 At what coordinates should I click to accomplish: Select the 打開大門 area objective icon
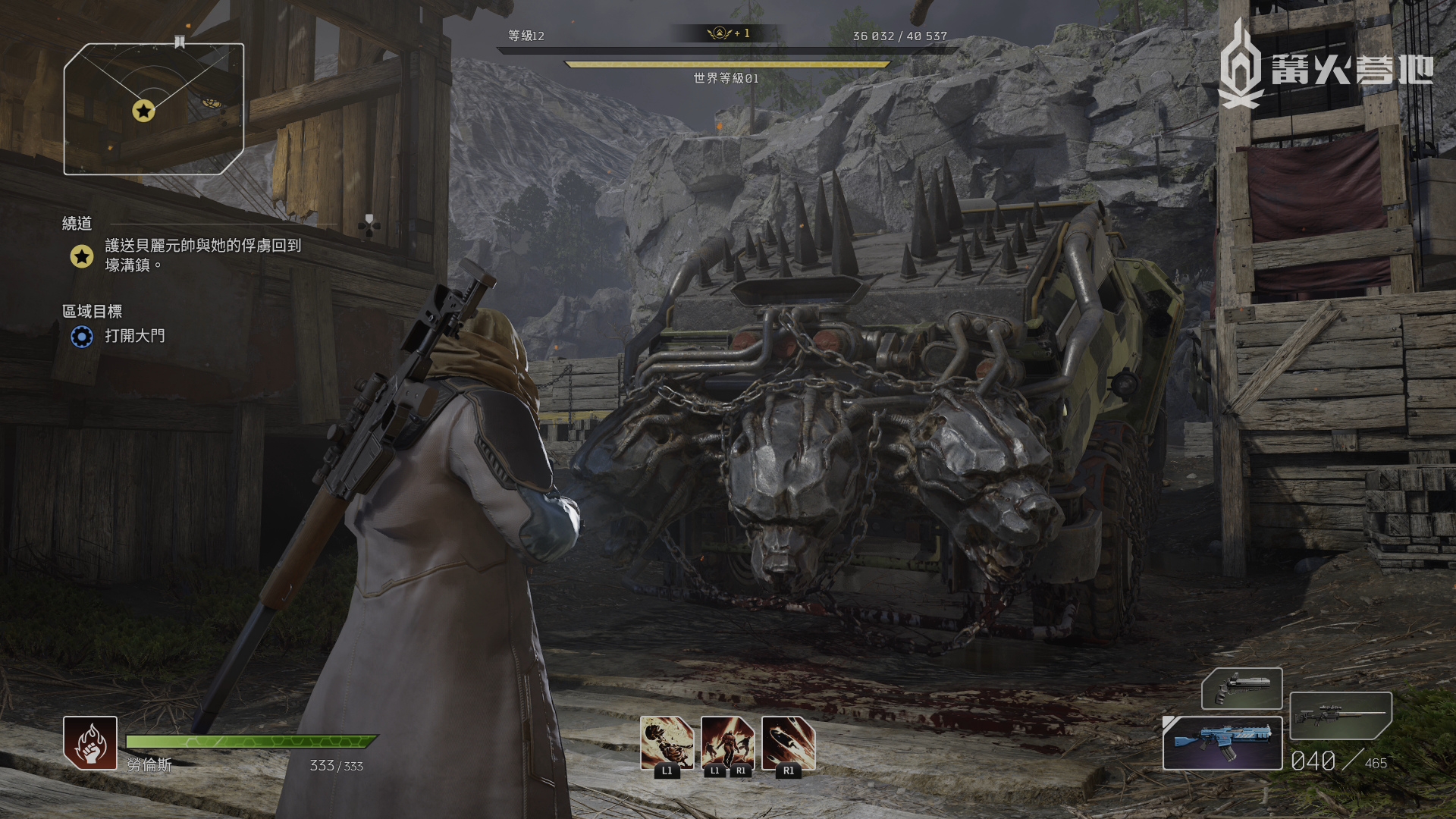82,336
